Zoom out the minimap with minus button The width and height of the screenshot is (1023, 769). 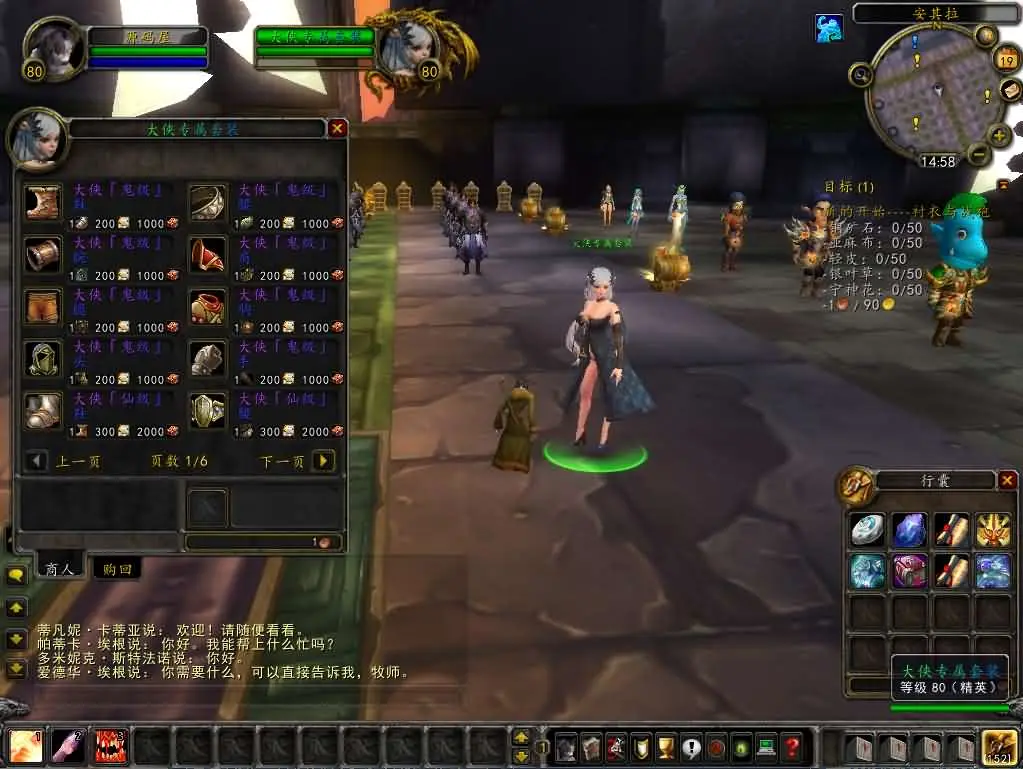pos(979,155)
